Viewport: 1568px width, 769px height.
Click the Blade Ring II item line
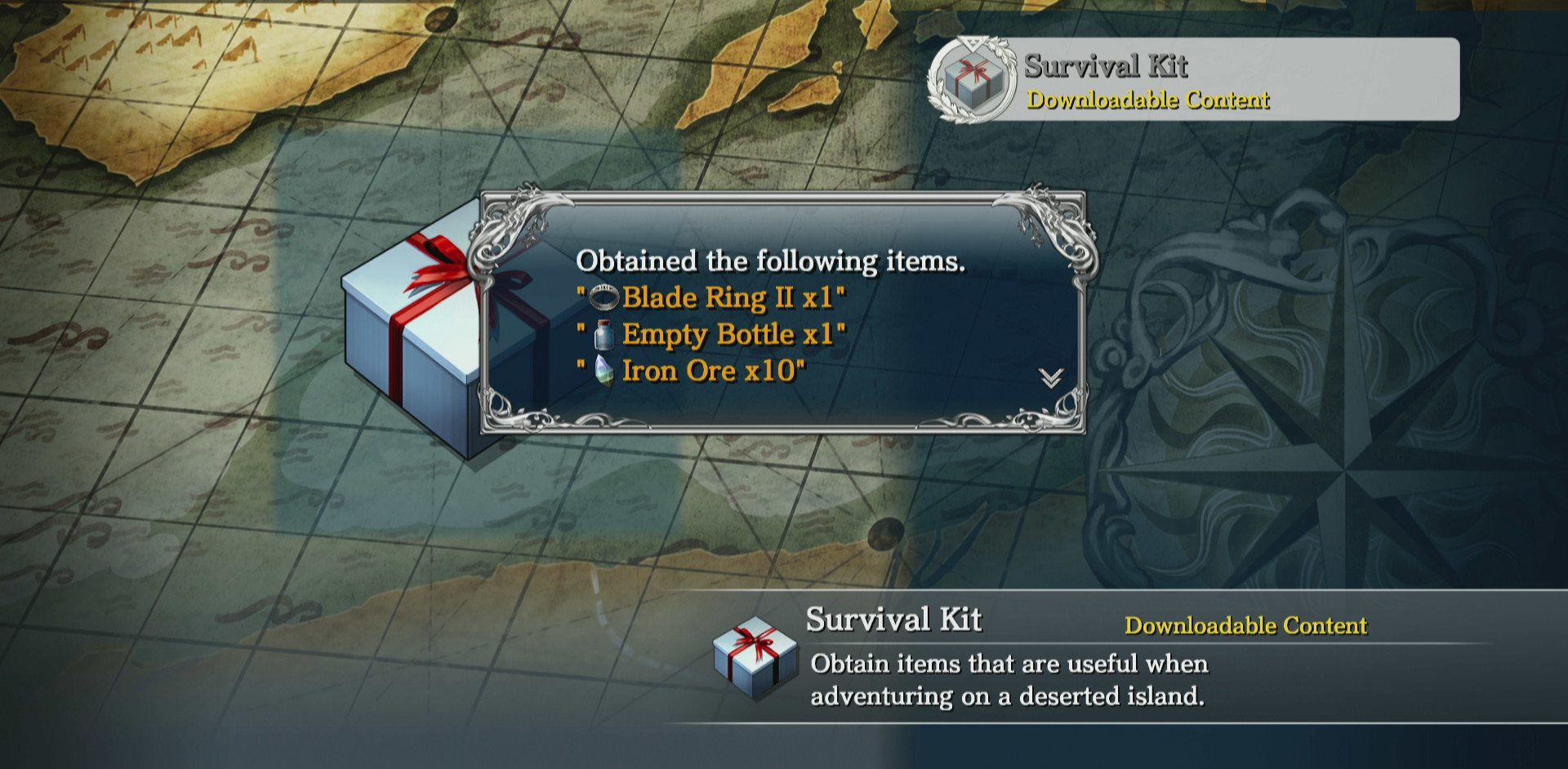710,298
